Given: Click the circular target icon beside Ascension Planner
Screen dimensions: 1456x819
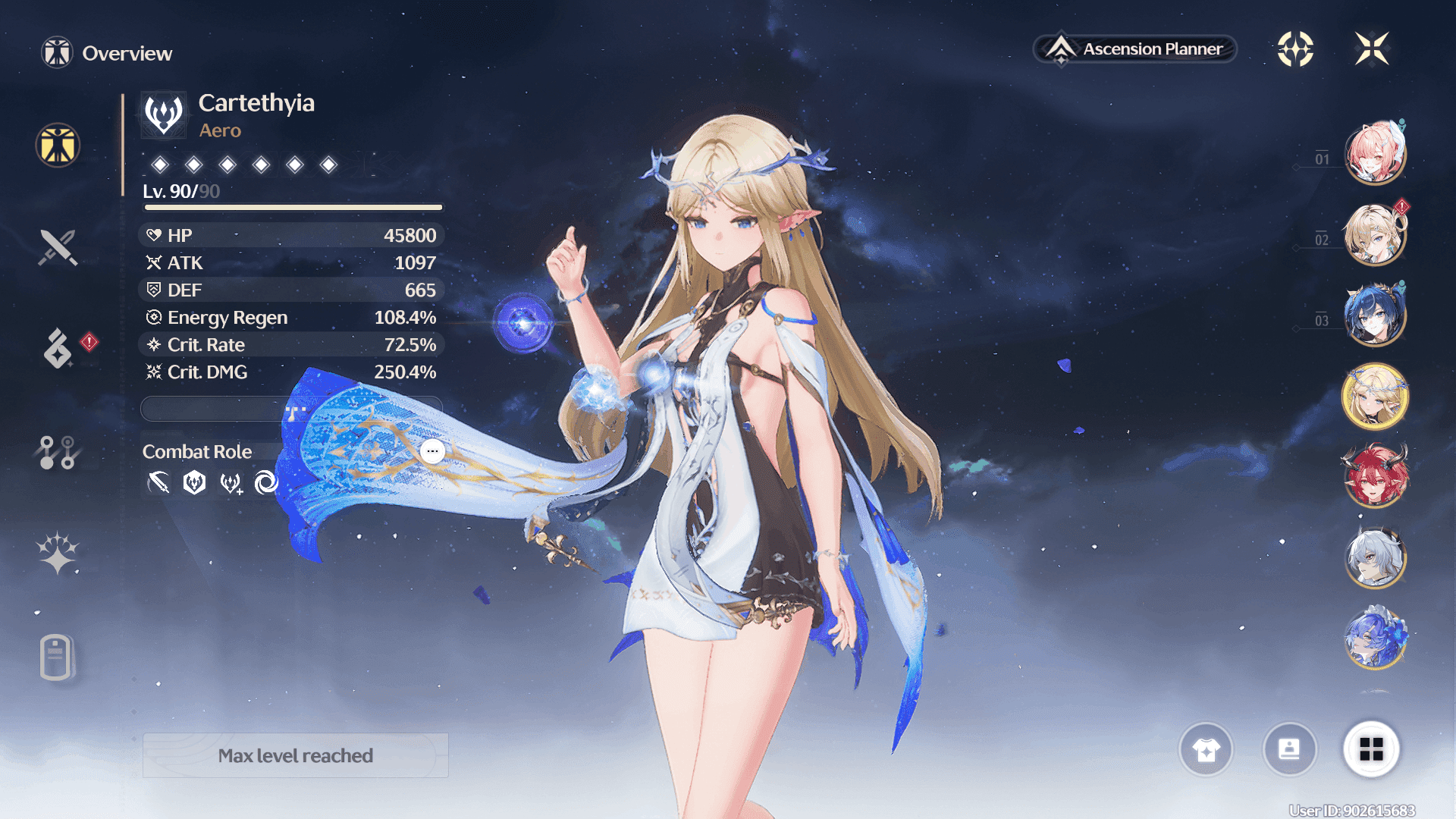Looking at the screenshot, I should click(x=1295, y=49).
